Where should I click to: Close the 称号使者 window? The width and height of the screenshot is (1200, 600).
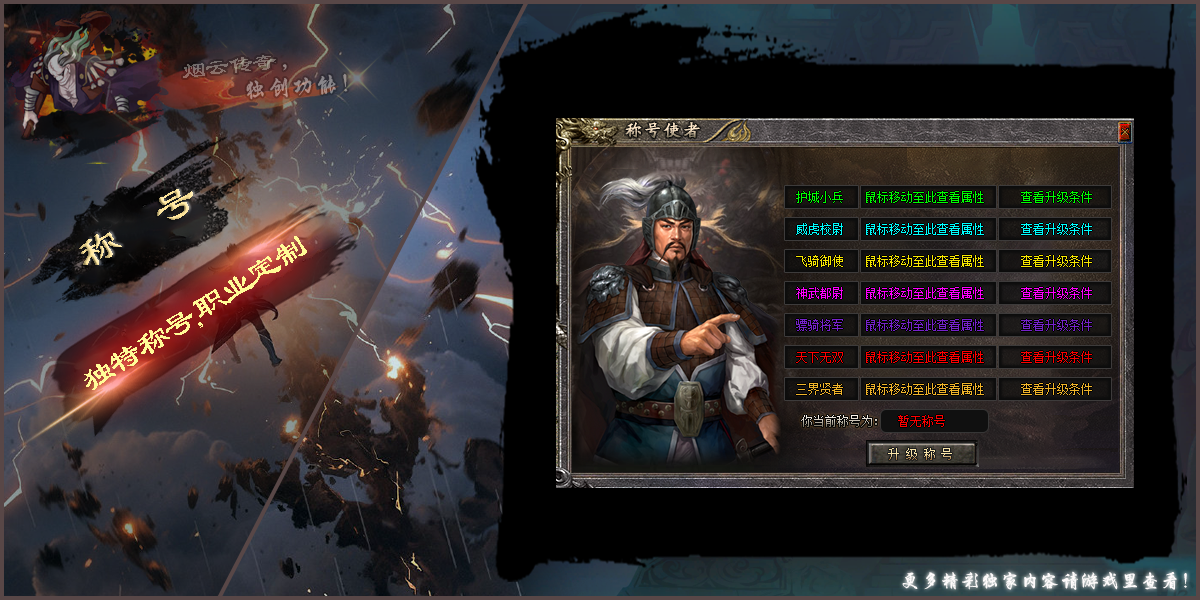tap(1124, 131)
